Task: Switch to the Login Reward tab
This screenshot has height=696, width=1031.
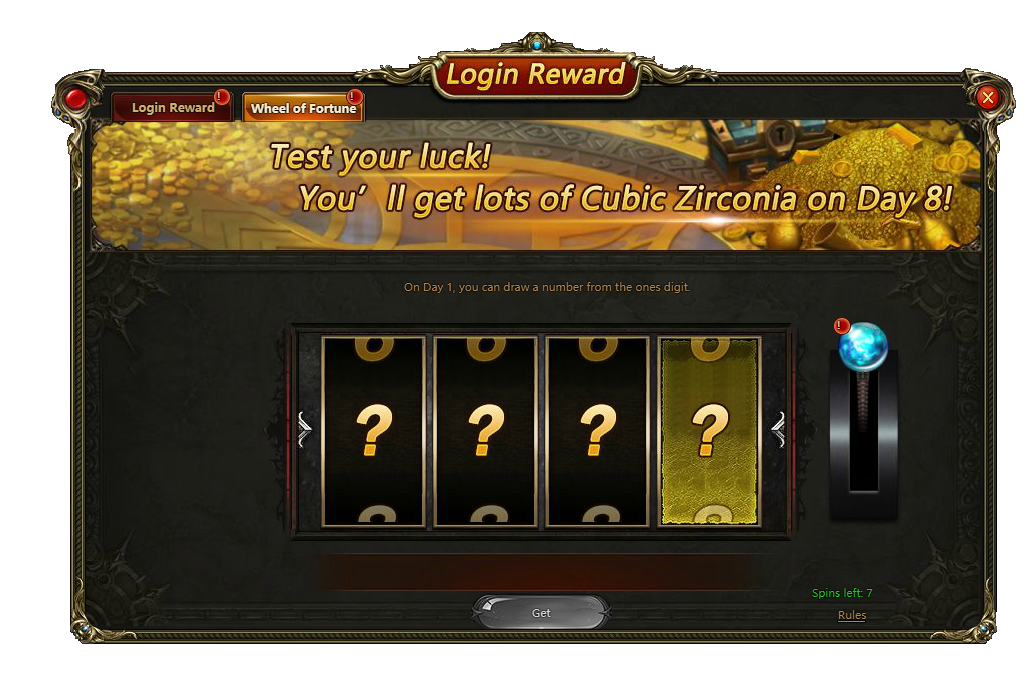Action: coord(172,108)
